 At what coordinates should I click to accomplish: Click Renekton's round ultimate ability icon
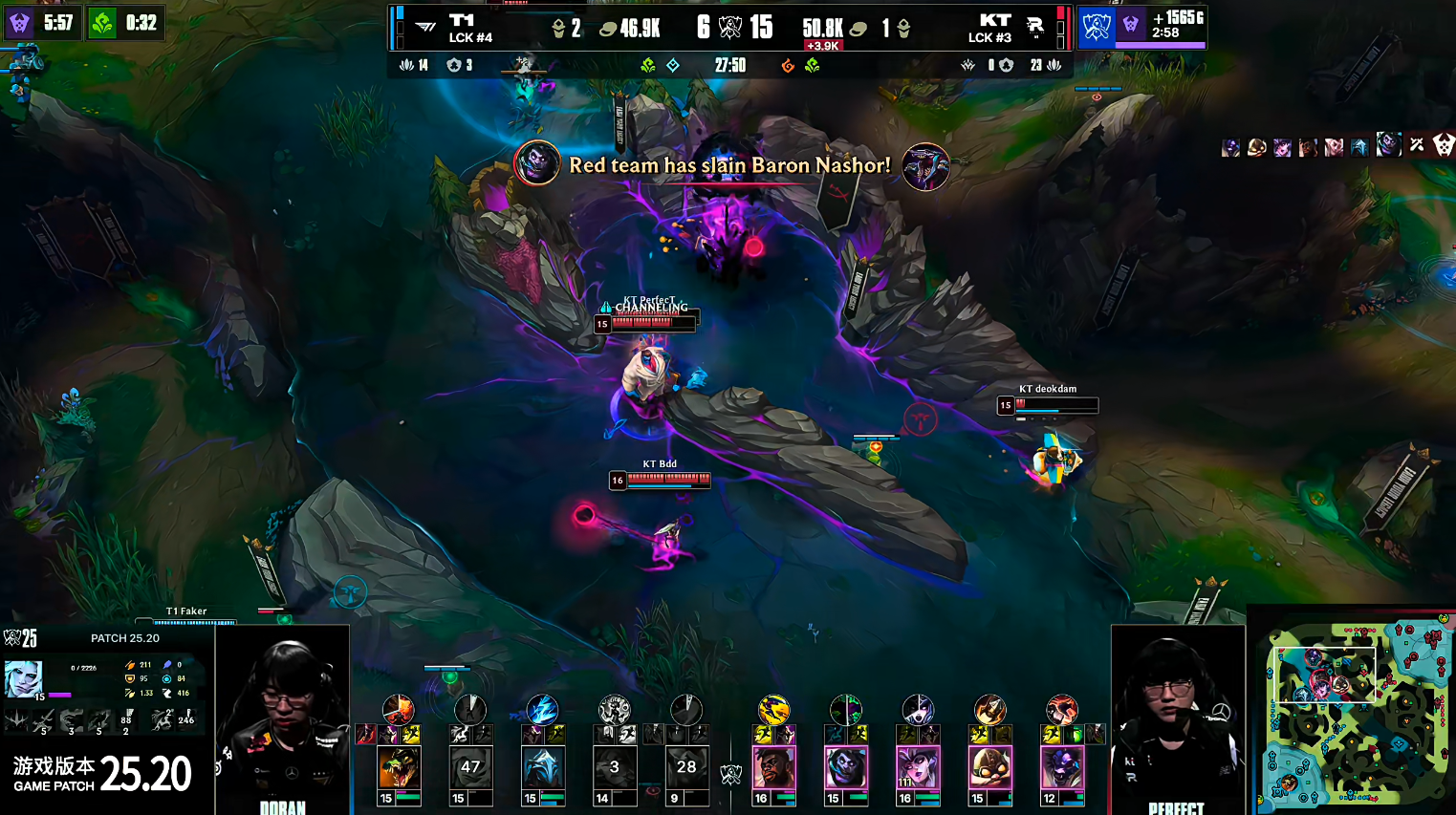coord(398,709)
